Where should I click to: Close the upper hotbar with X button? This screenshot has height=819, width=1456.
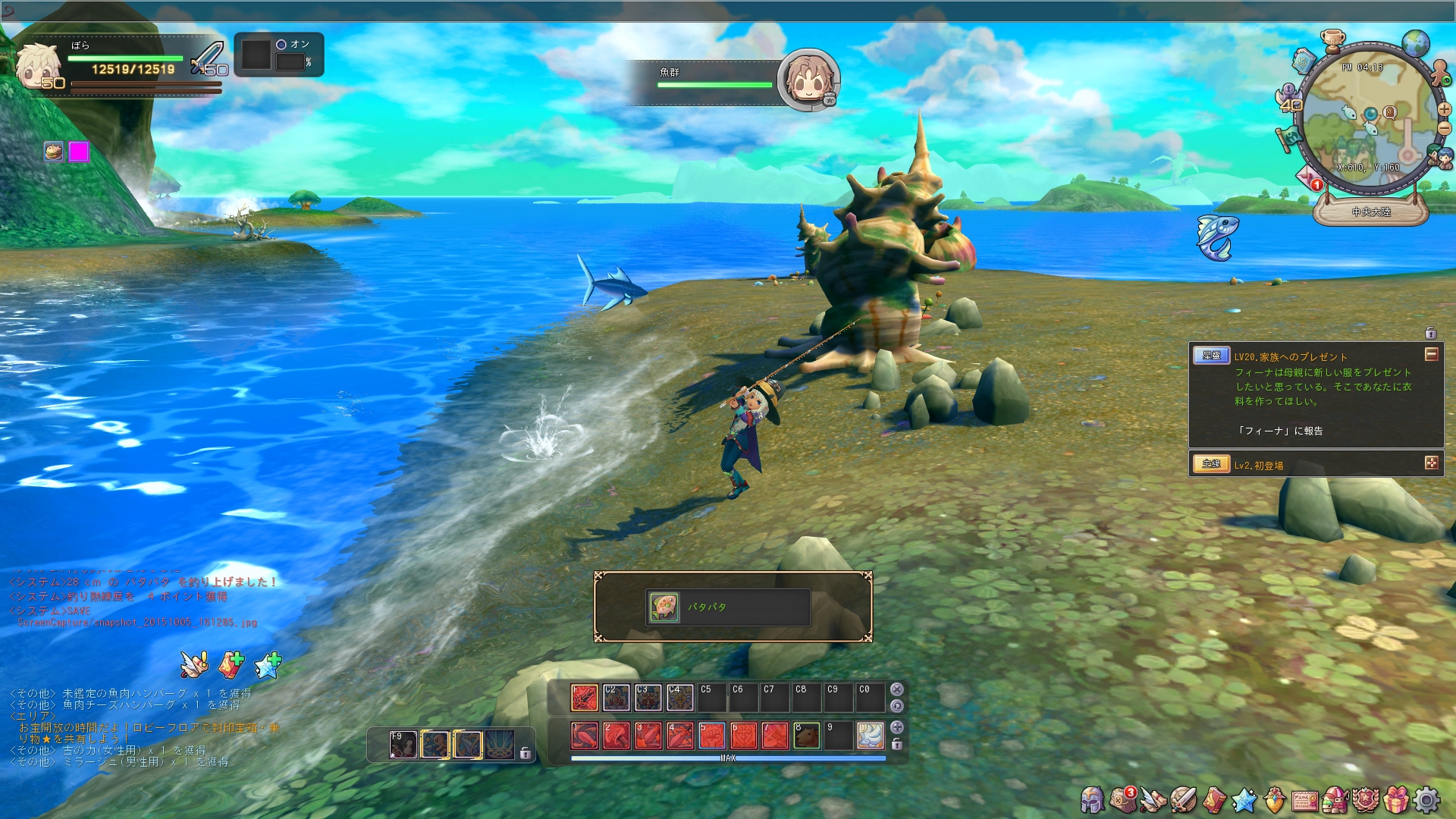(897, 689)
